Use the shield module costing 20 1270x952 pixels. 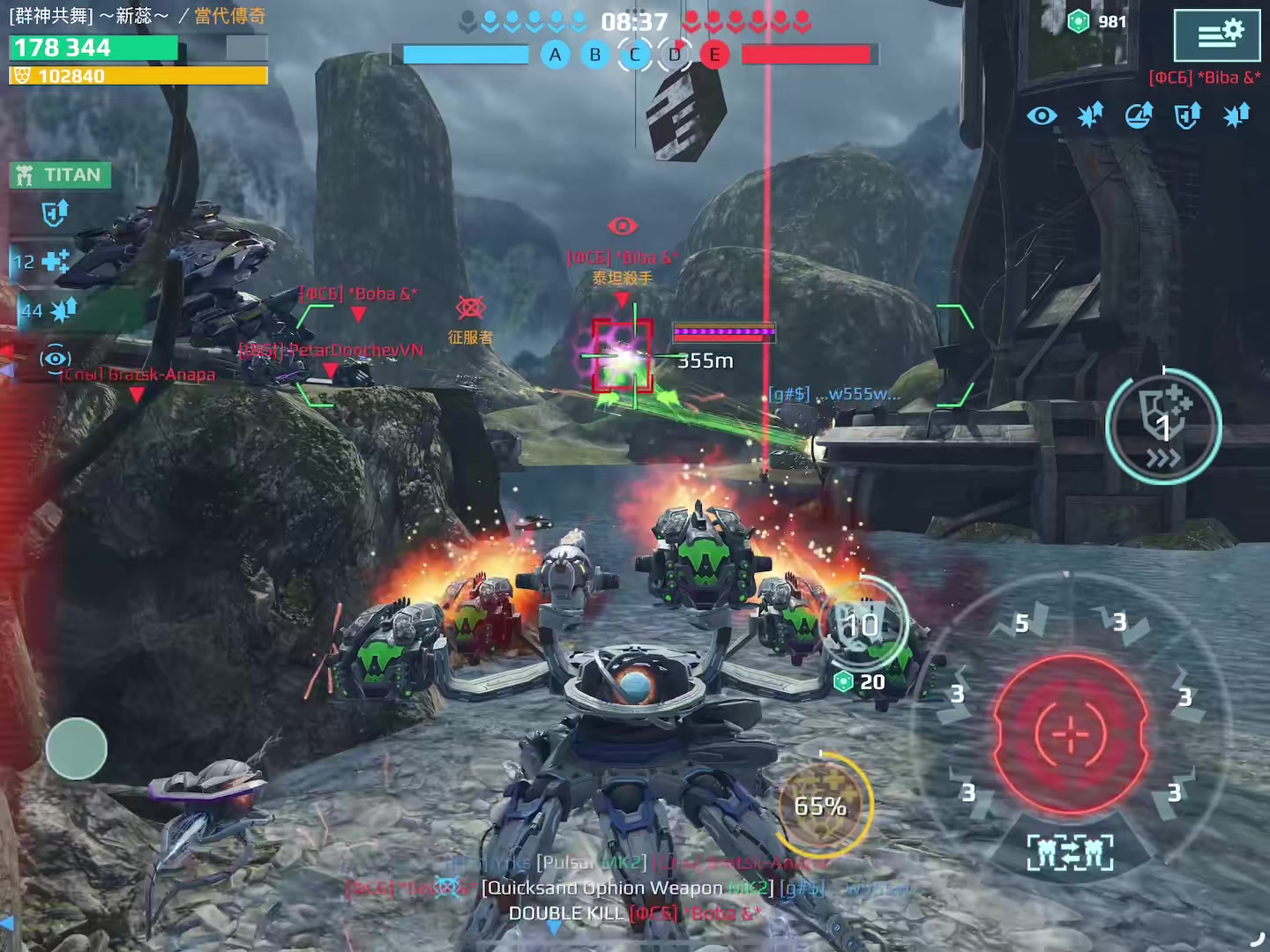coord(863,628)
